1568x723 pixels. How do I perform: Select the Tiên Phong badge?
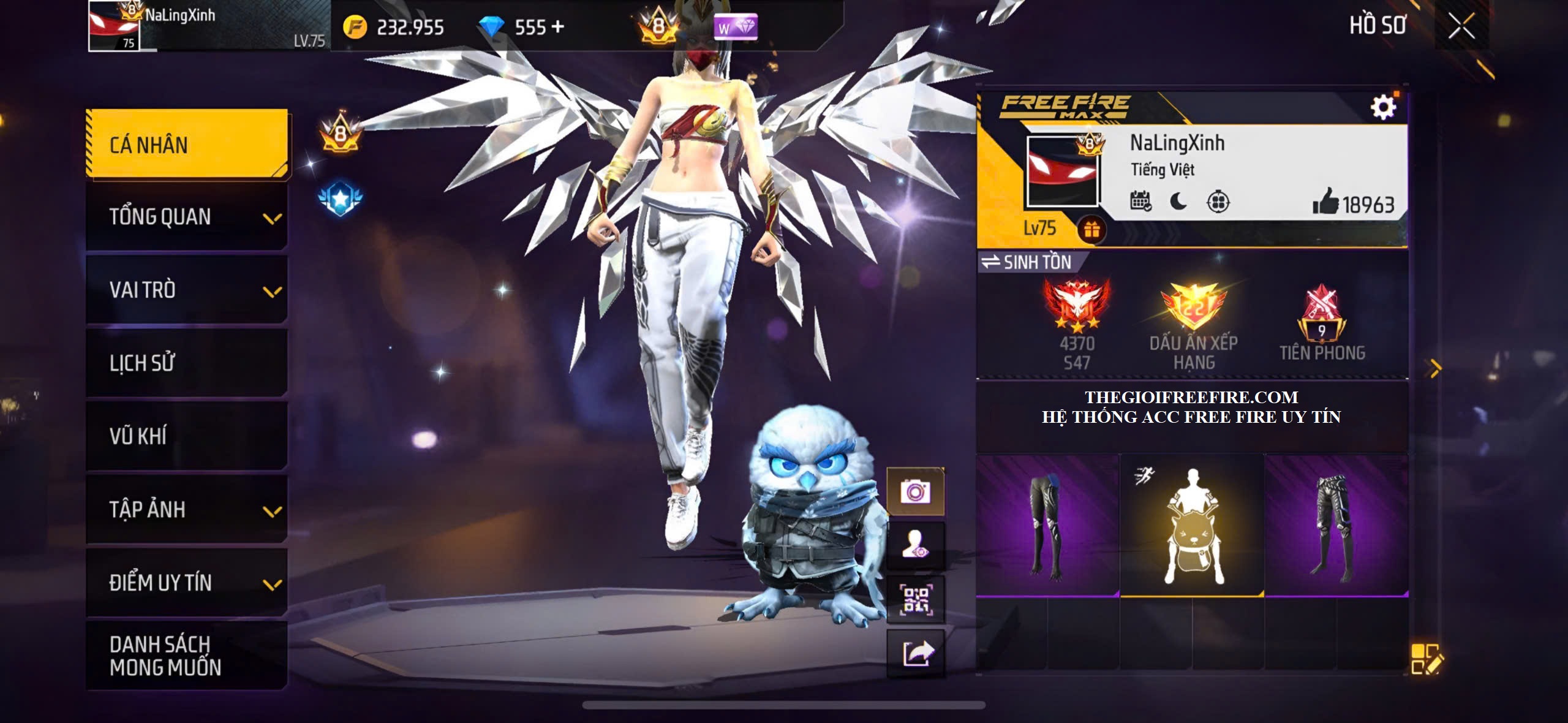(x=1322, y=323)
